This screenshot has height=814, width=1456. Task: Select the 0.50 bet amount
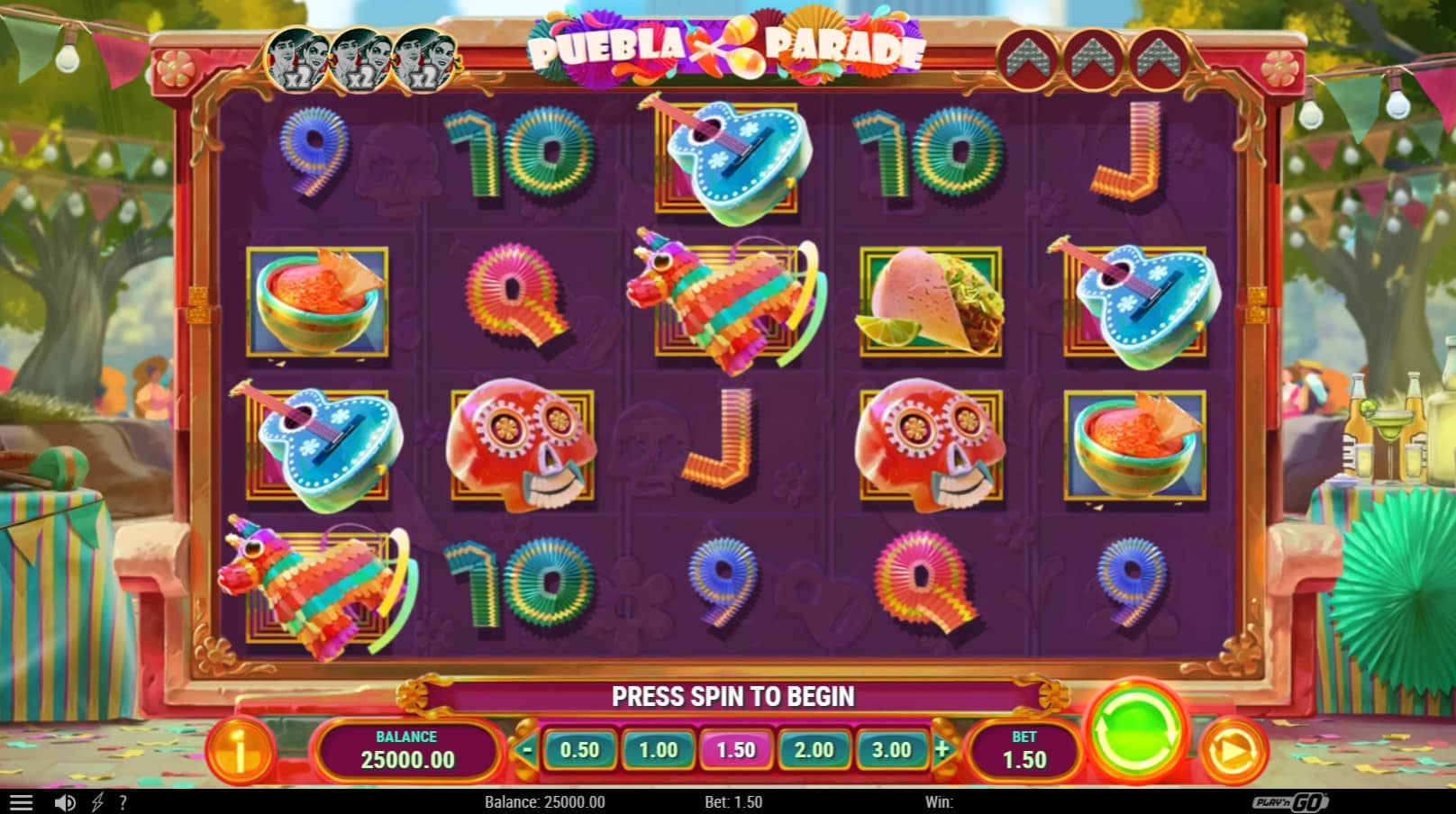click(x=579, y=749)
